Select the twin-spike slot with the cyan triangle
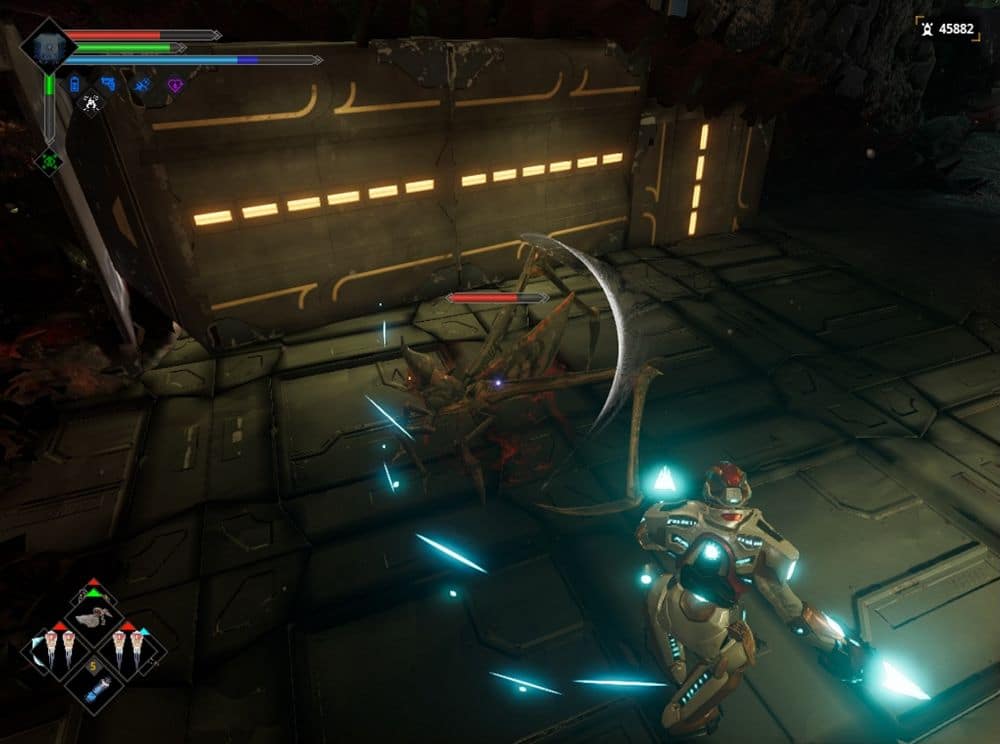The image size is (1000, 744). pos(128,651)
